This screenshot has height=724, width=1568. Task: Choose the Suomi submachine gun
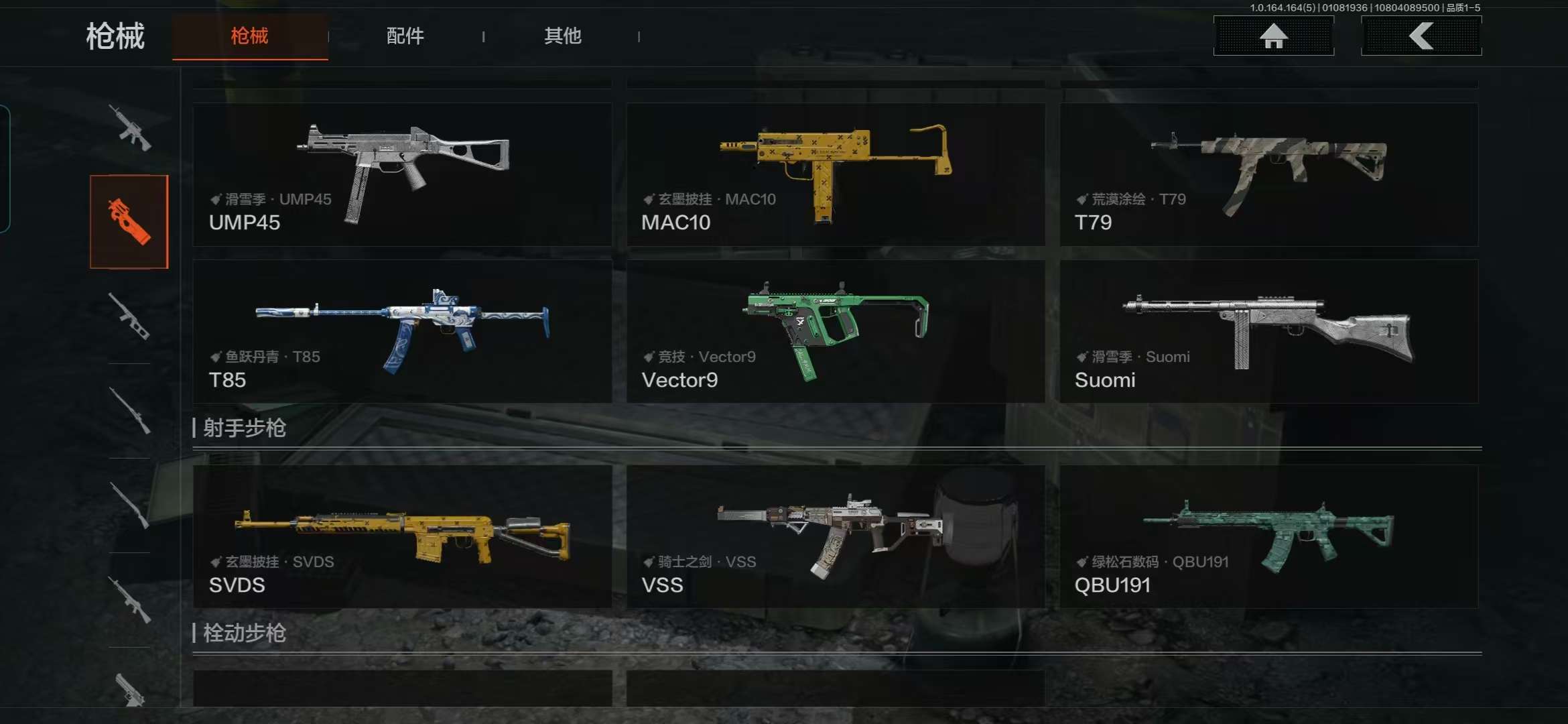tap(1268, 332)
